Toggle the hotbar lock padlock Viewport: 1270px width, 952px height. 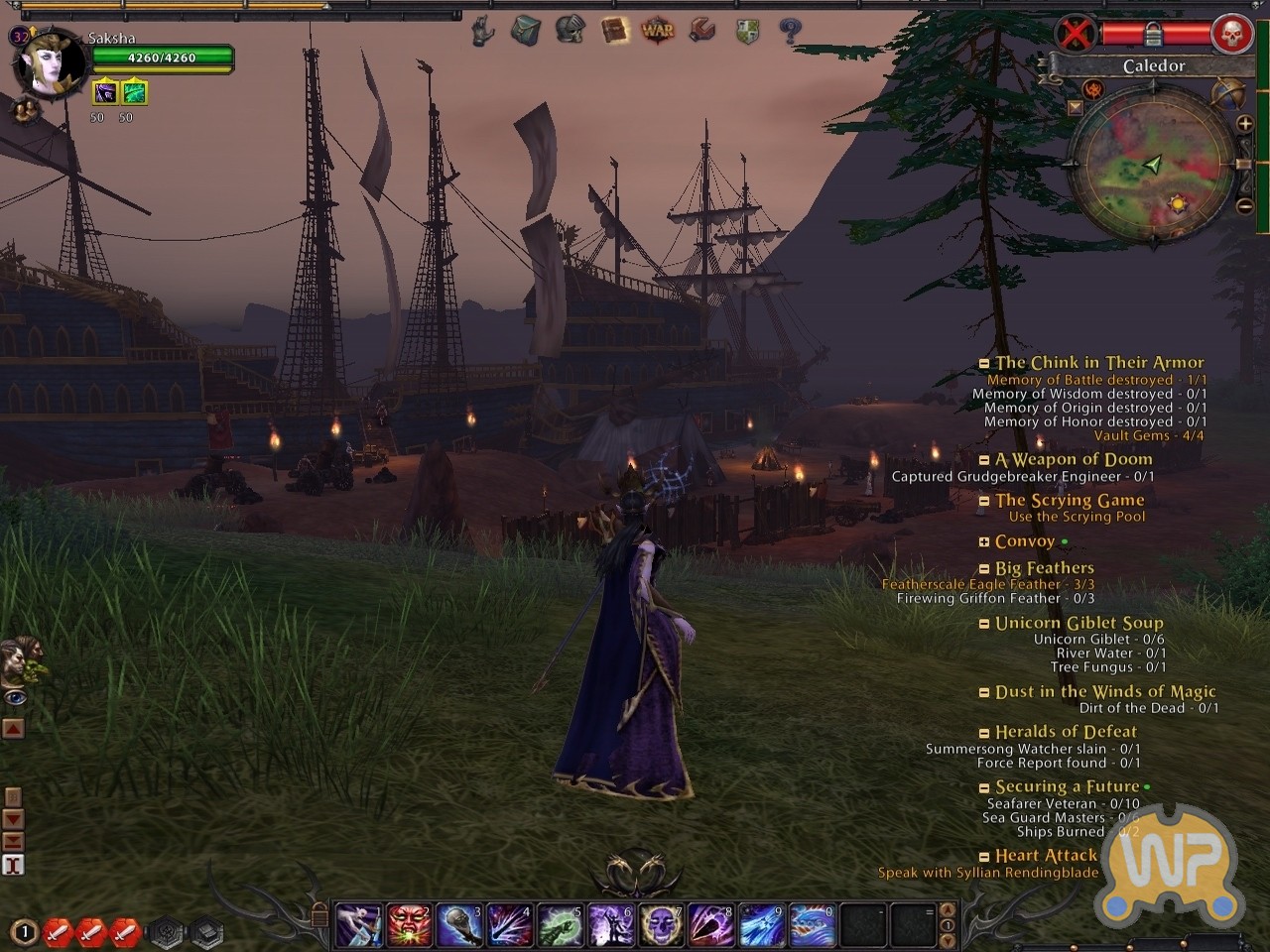[319, 913]
